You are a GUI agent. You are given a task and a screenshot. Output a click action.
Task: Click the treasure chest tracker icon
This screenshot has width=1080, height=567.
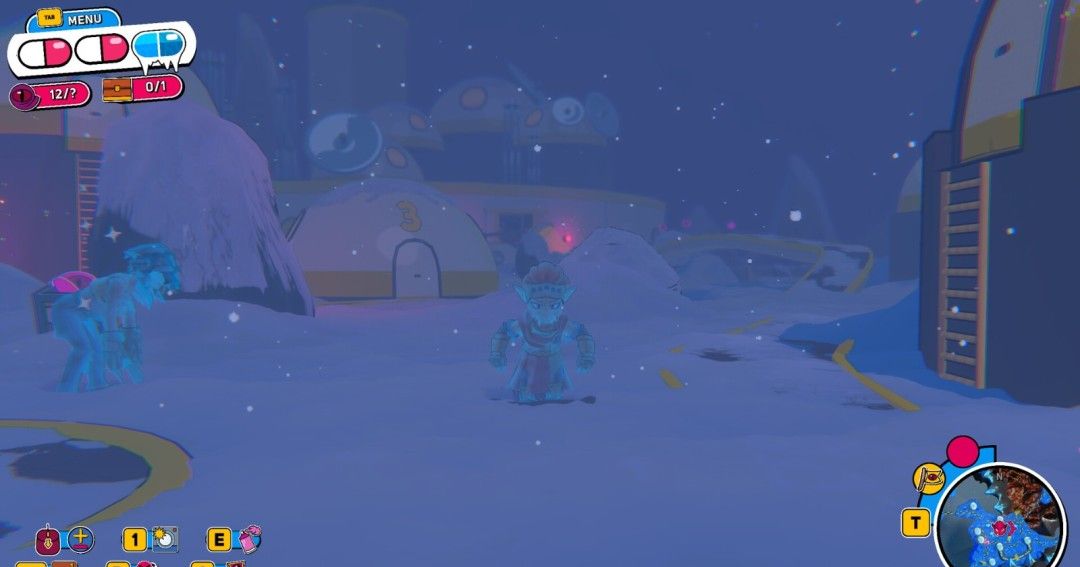tap(119, 90)
